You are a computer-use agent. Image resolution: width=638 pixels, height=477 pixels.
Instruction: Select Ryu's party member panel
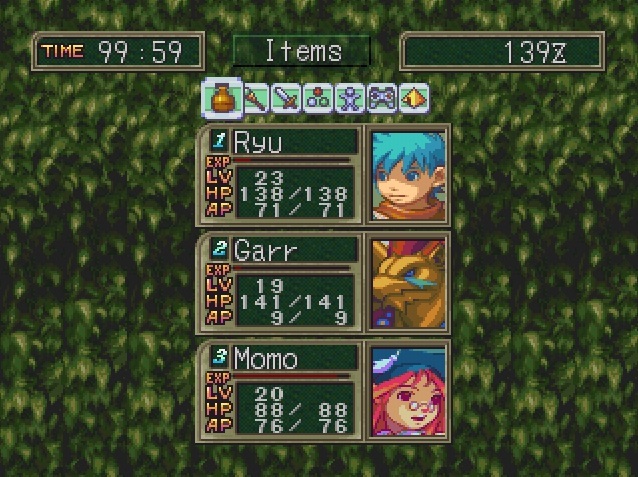(x=282, y=175)
